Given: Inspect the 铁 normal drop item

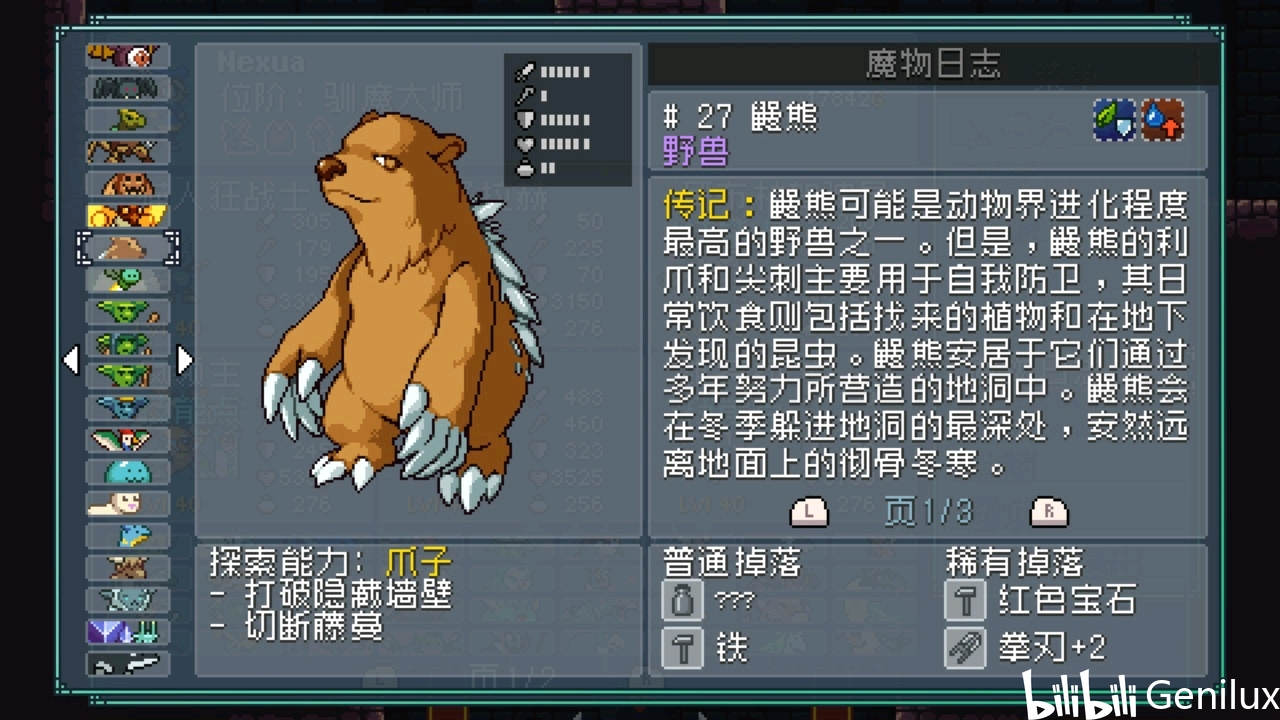Looking at the screenshot, I should click(x=683, y=648).
